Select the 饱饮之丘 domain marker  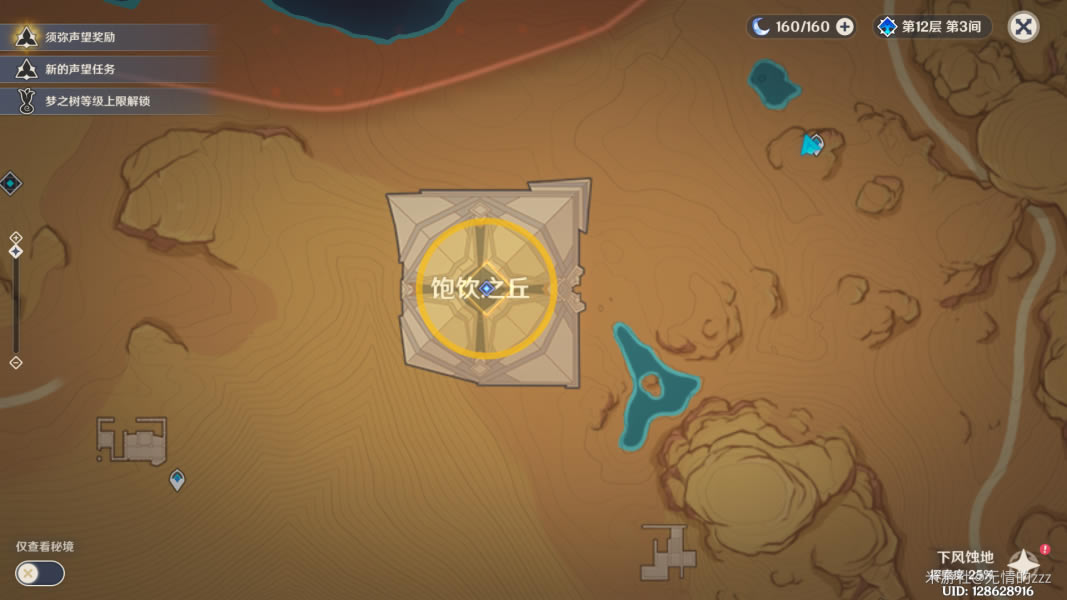point(486,288)
